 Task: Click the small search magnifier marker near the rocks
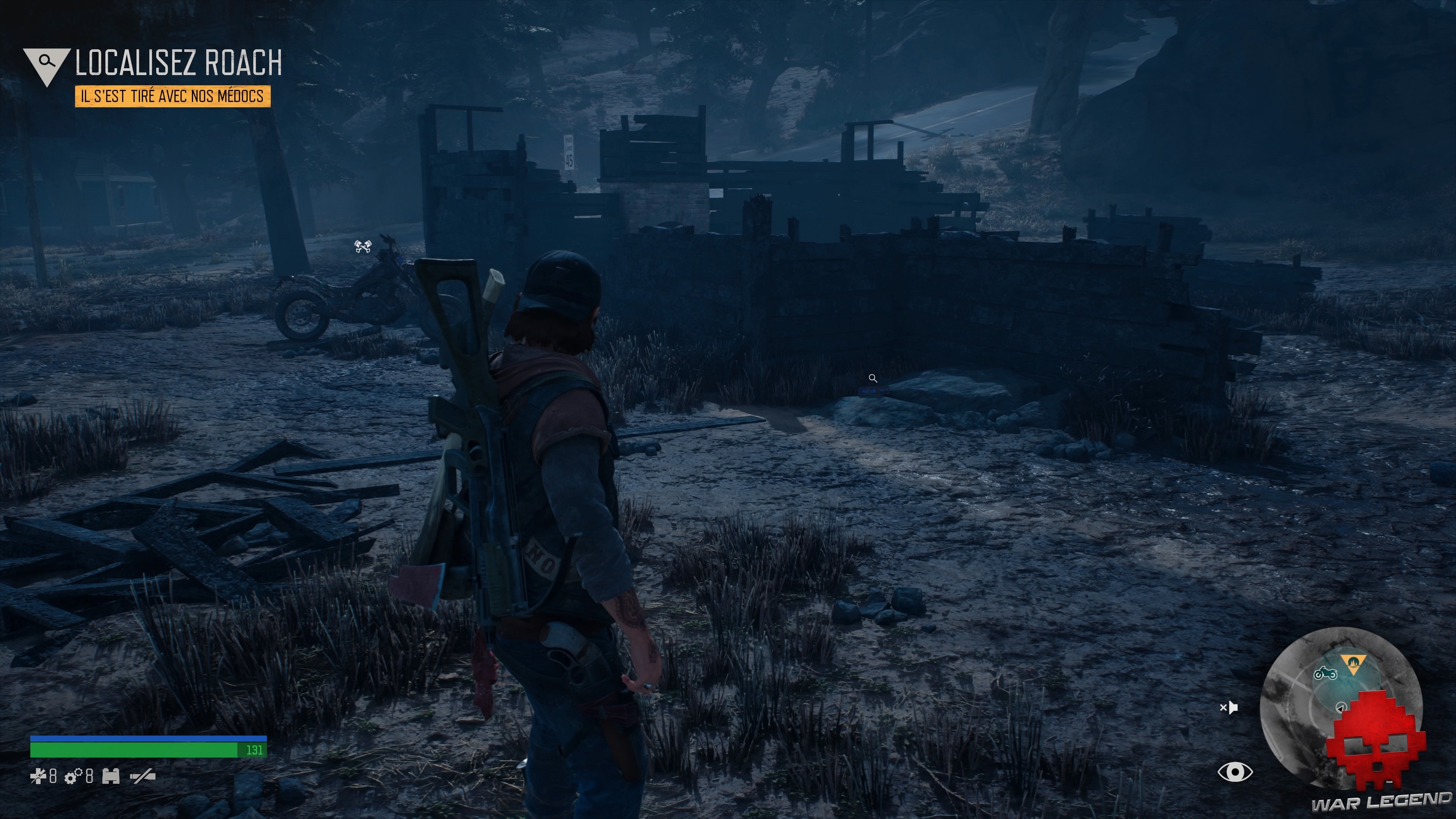coord(873,379)
